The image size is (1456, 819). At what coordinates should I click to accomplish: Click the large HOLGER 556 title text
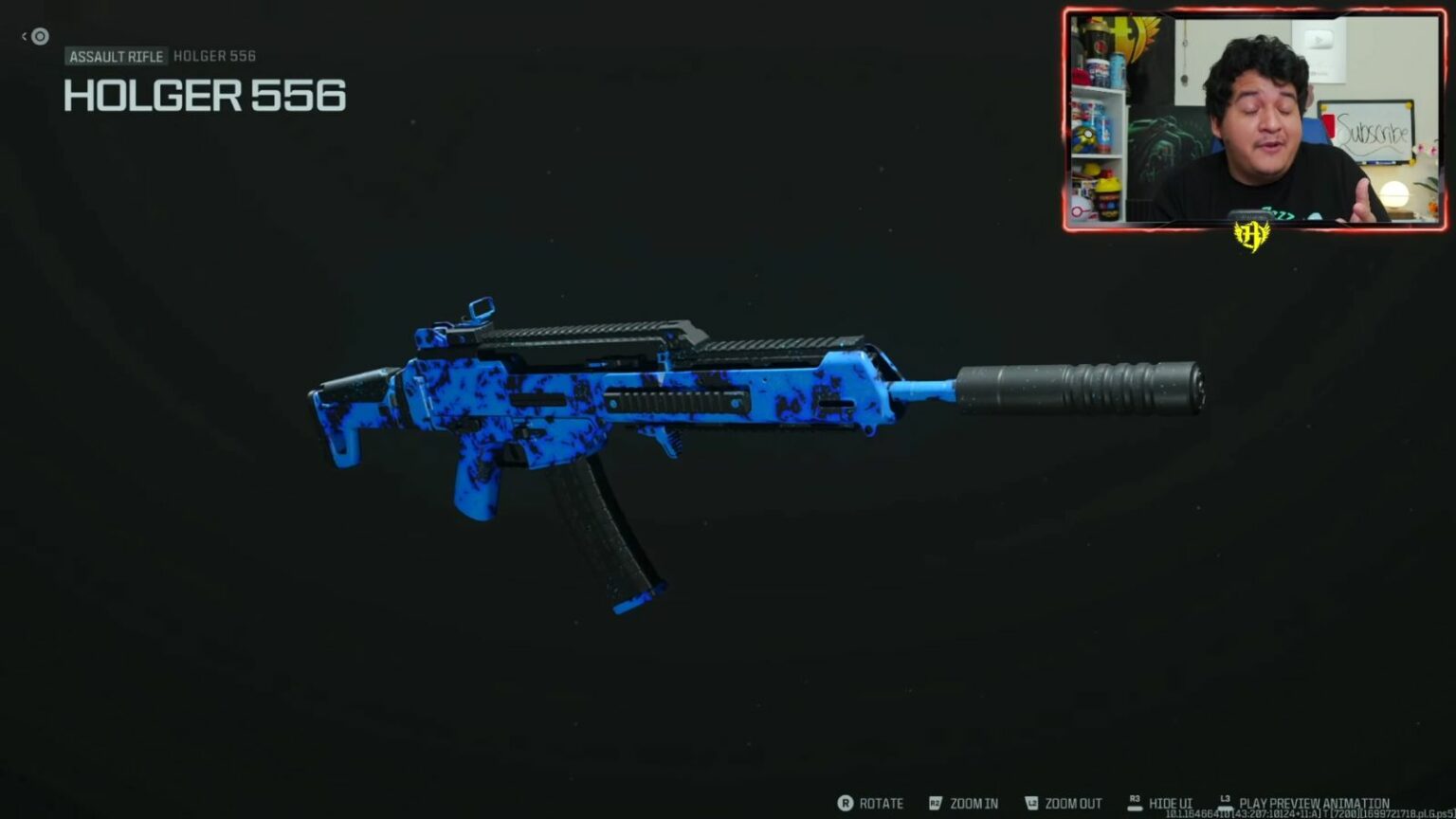click(204, 97)
